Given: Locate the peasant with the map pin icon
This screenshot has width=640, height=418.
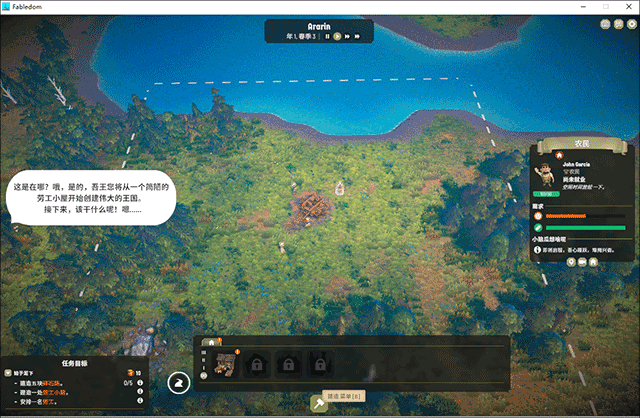Looking at the screenshot, I should coord(572,261).
